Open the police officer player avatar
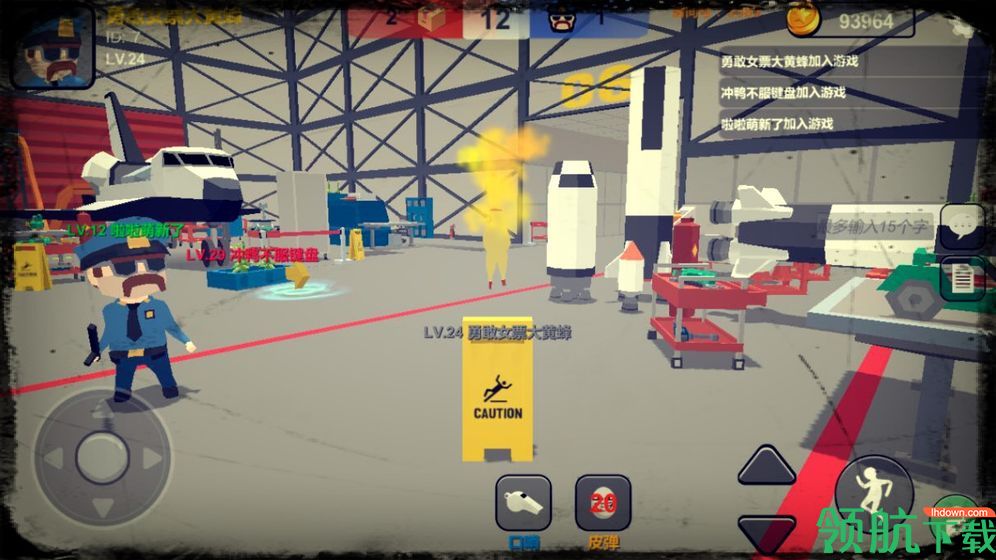 tap(52, 46)
